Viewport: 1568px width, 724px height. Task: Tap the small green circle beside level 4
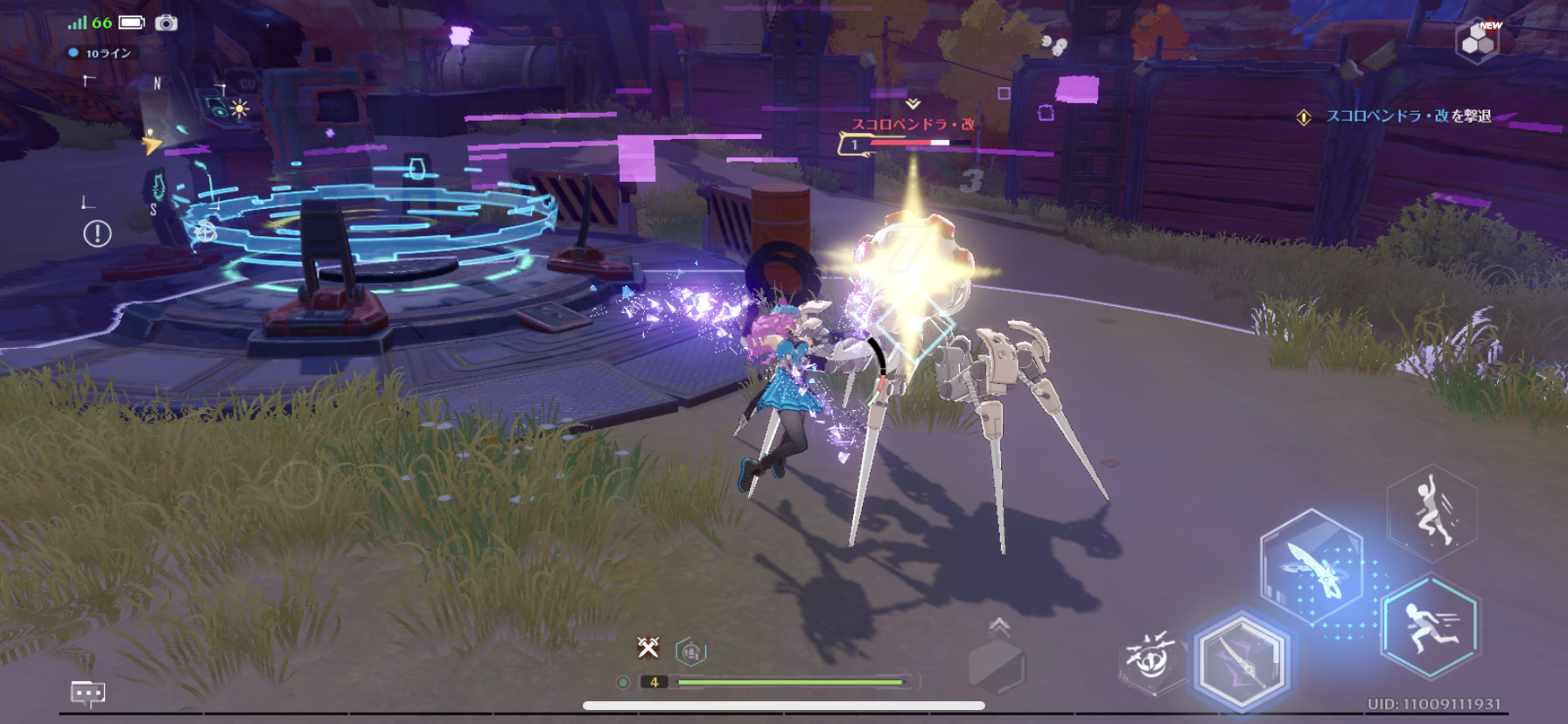[623, 682]
